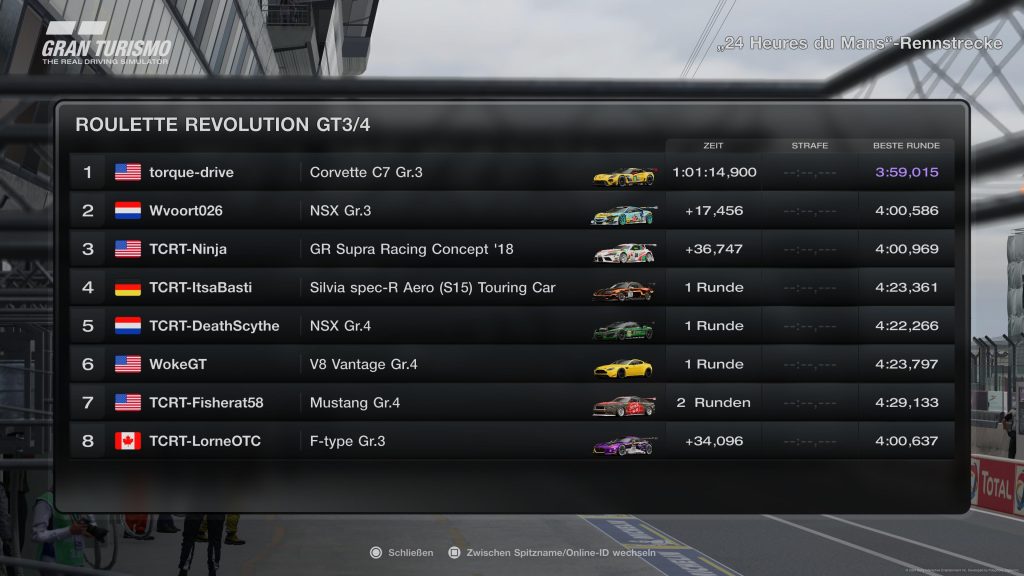1024x576 pixels.
Task: Select TCRT-Ninja's GR Supra row
Action: click(510, 249)
